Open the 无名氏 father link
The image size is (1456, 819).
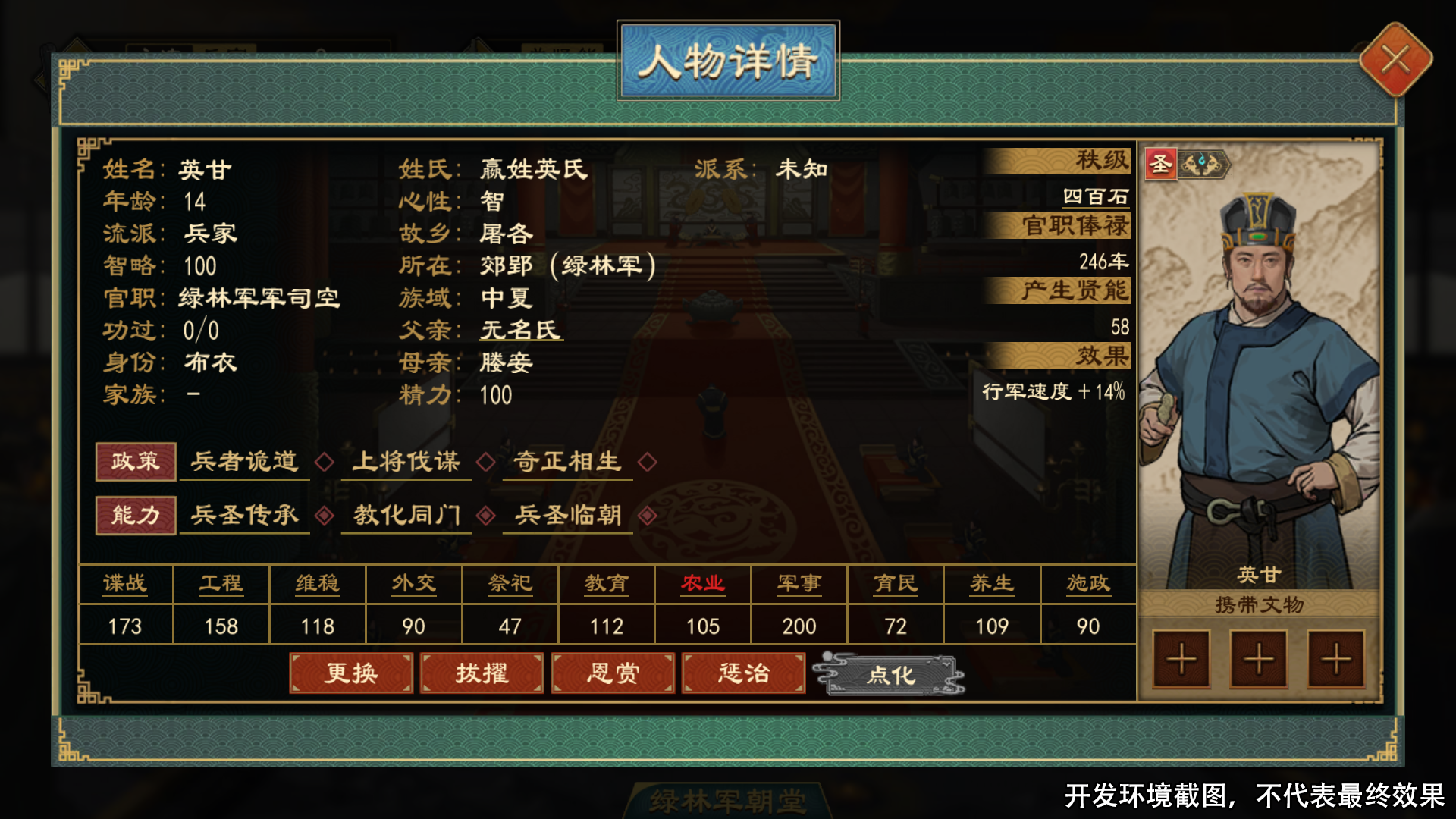(520, 331)
